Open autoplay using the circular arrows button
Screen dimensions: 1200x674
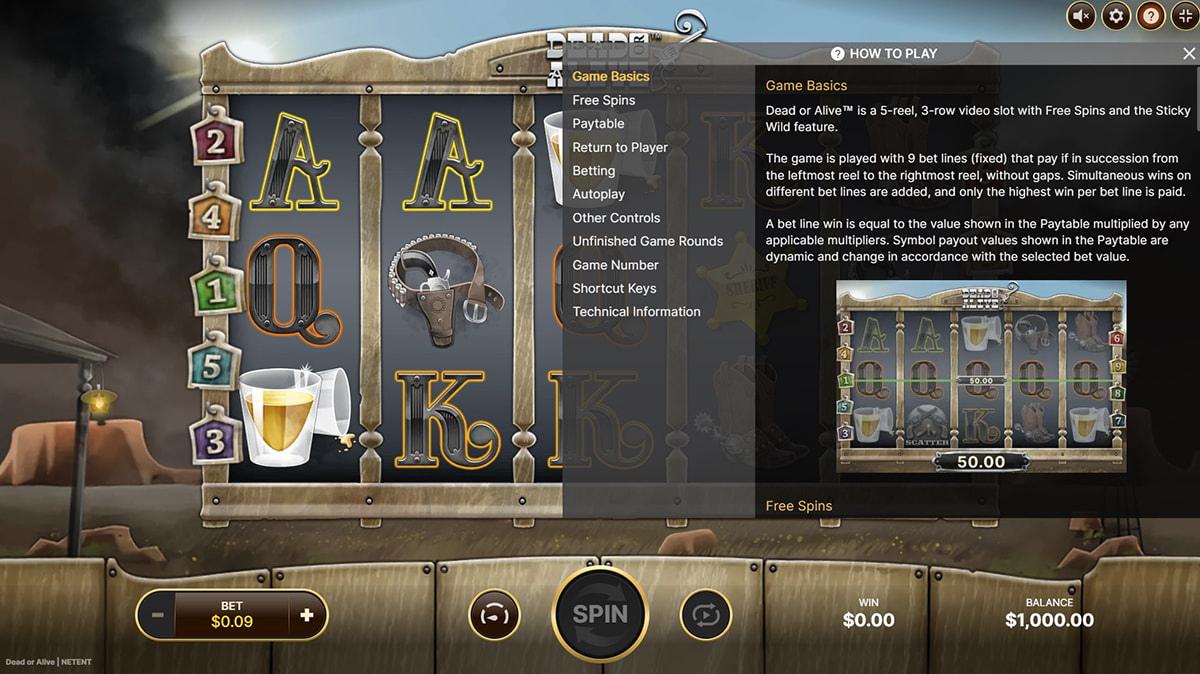[706, 615]
